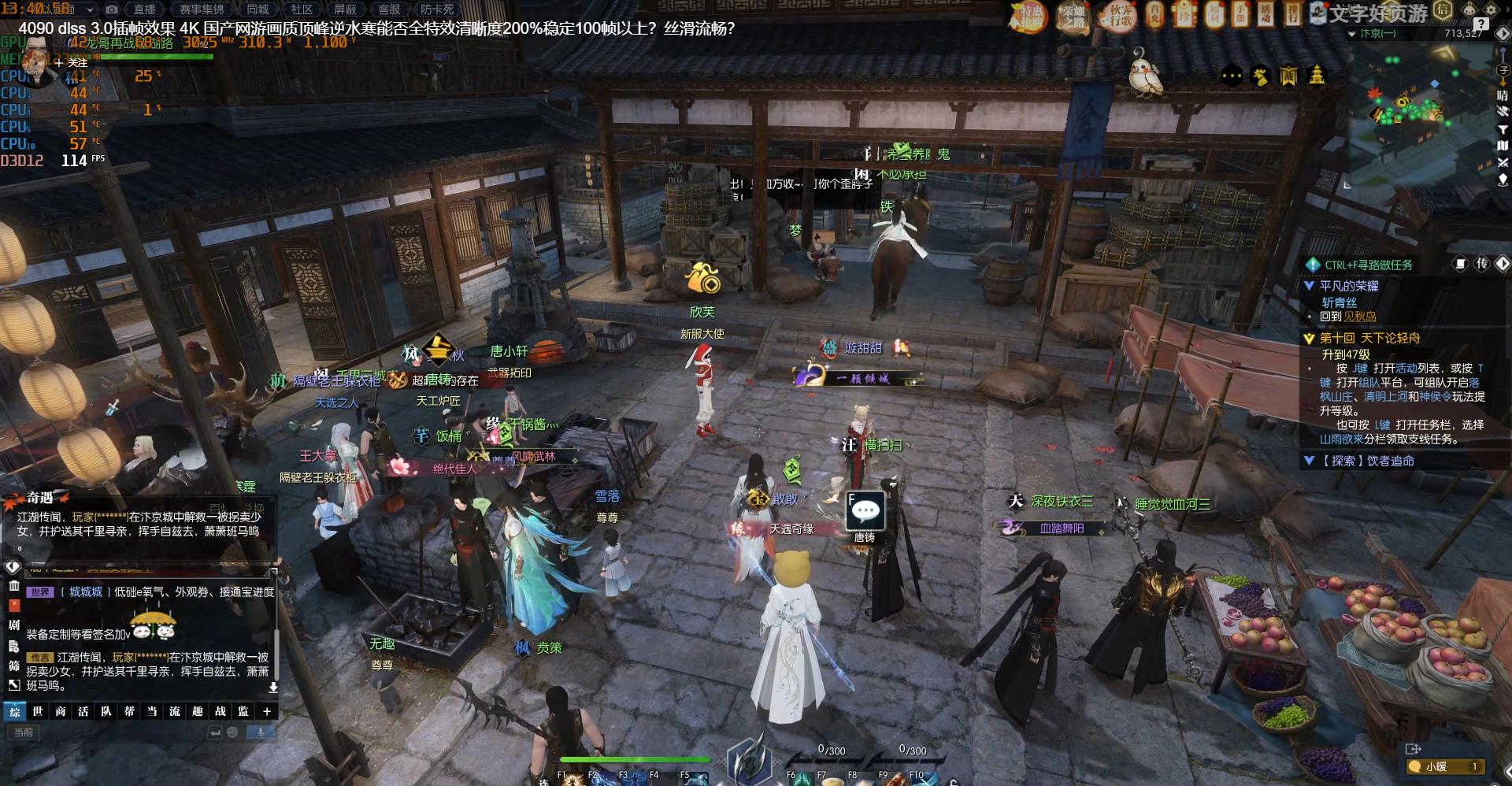The image size is (1512, 786).
Task: Select the 平凡的荣耀 quest entry
Action: pyautogui.click(x=1349, y=286)
